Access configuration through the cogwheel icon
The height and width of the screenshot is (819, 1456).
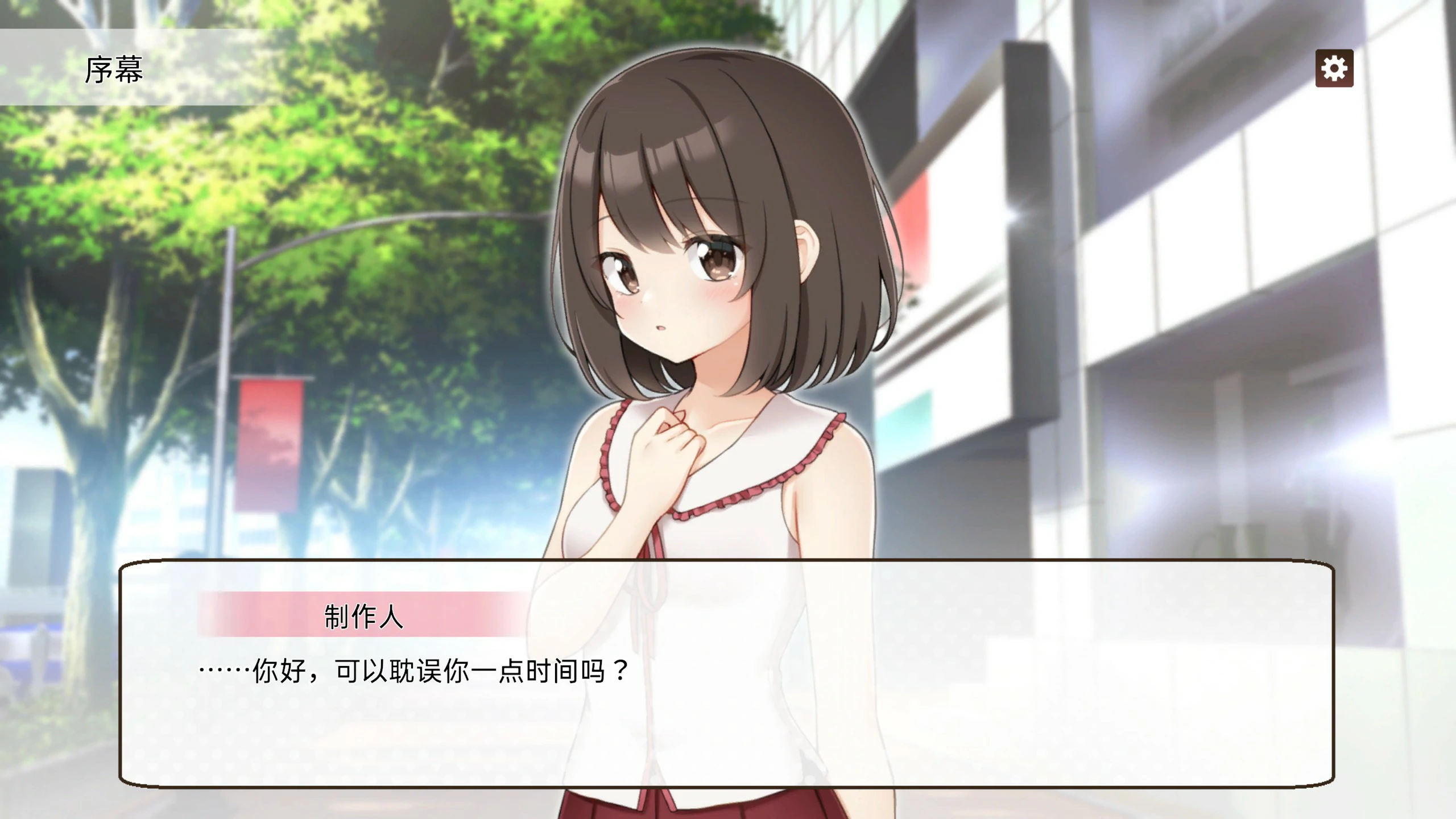(x=1334, y=68)
